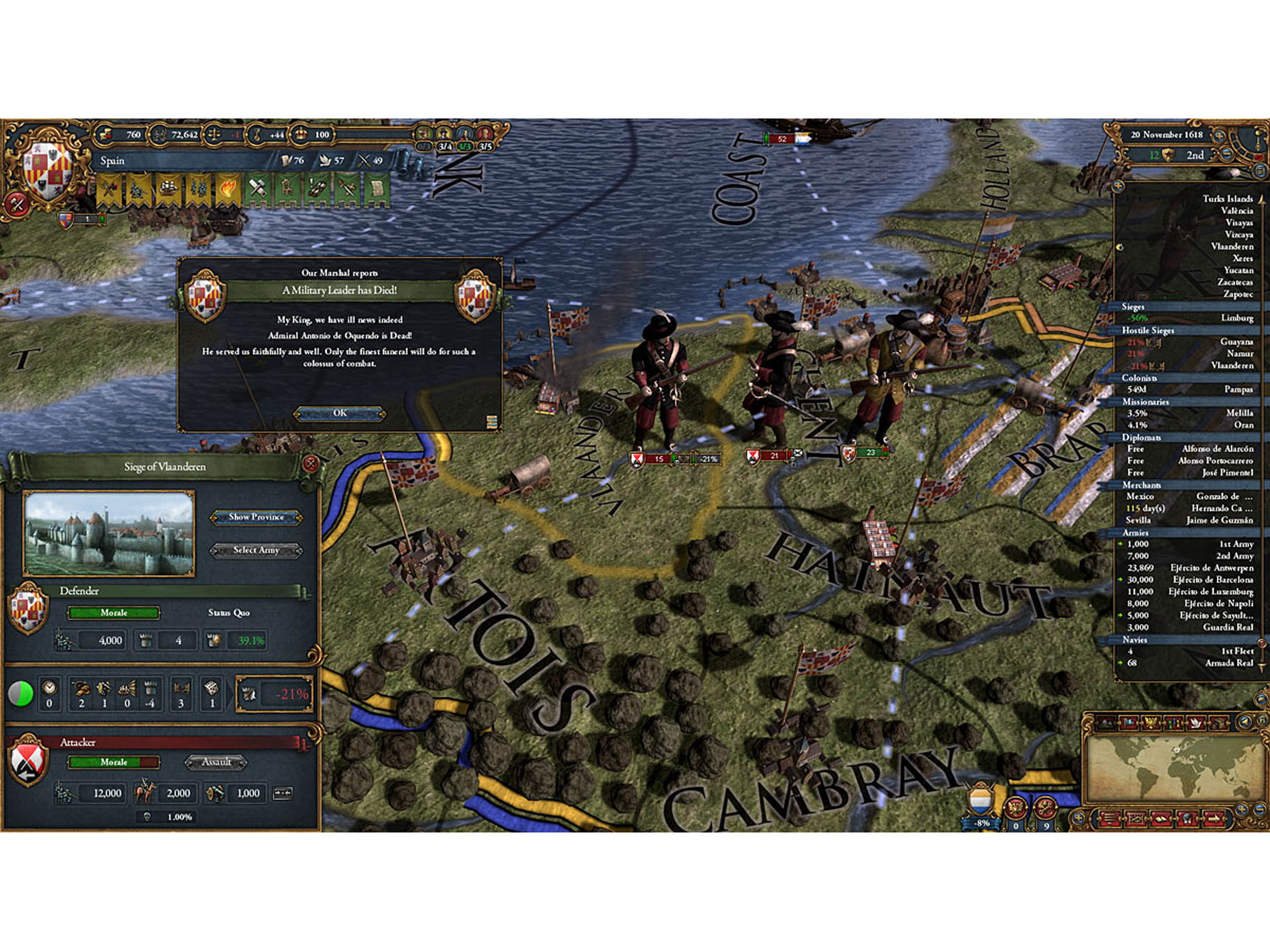Click the stability scales icon in the top bar

(213, 134)
